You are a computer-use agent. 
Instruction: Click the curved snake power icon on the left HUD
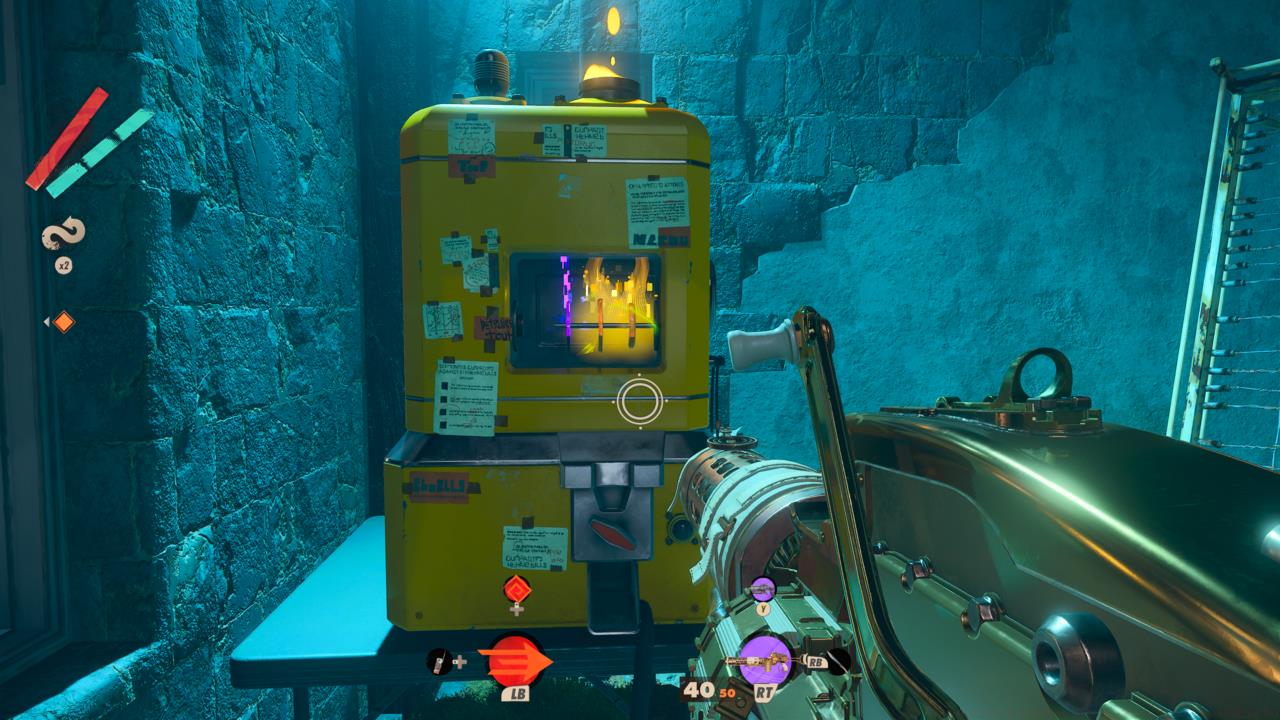pyautogui.click(x=62, y=234)
